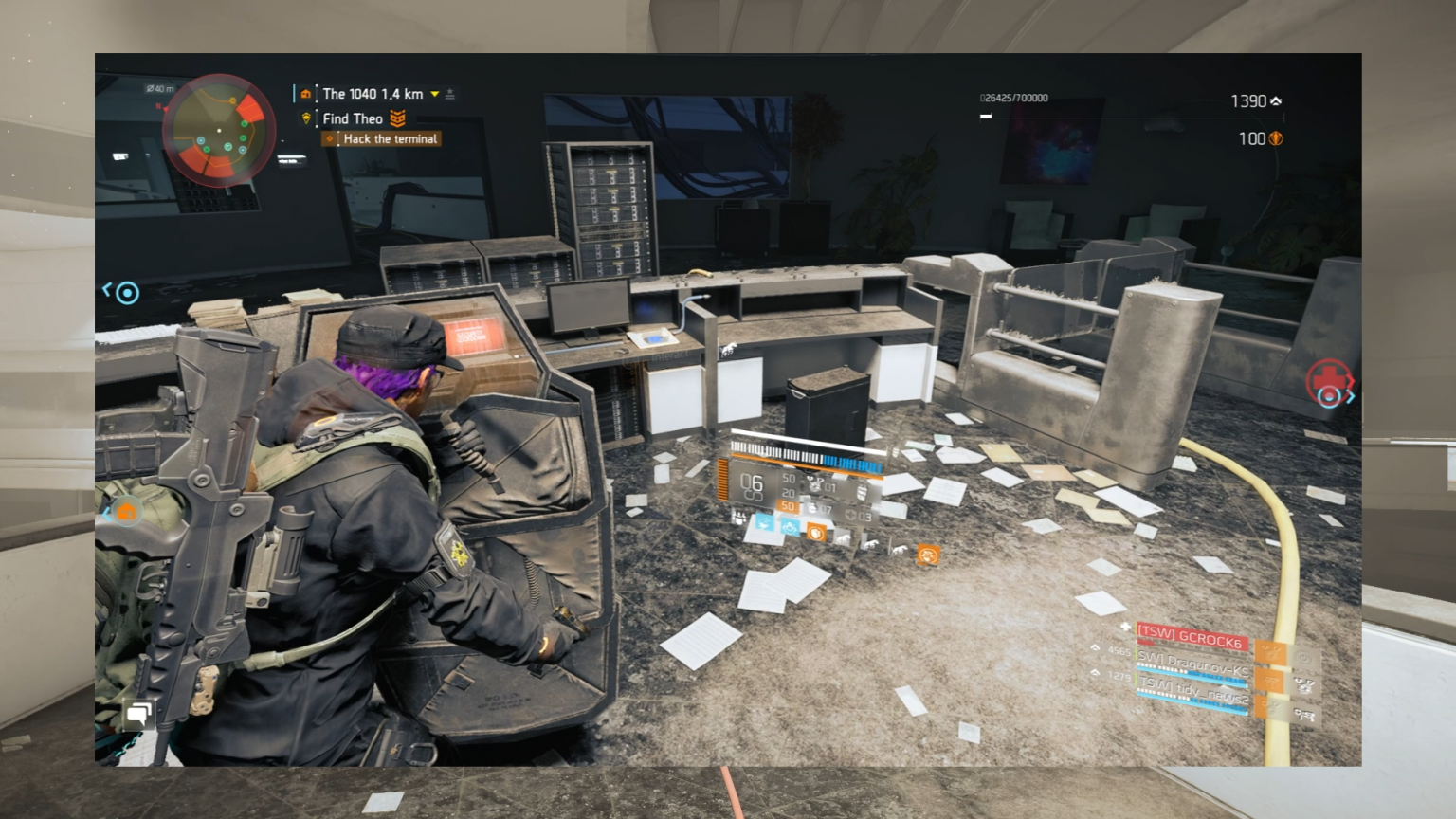1456x819 pixels.
Task: Click the grenade icon showing 07
Action: [x=812, y=508]
